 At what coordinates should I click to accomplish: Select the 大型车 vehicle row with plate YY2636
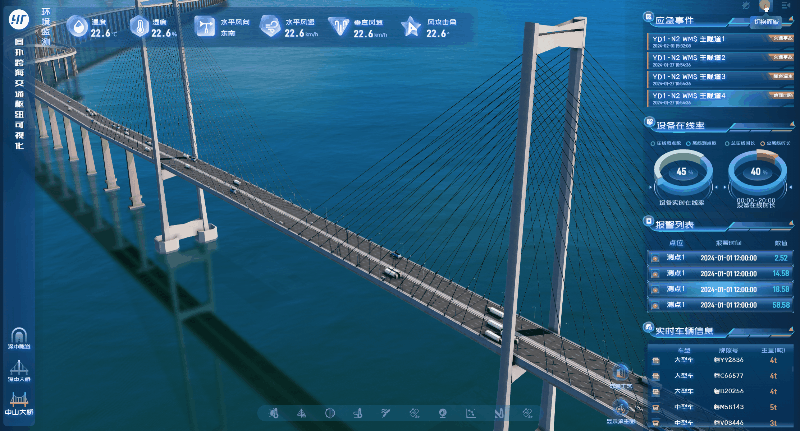[720, 358]
